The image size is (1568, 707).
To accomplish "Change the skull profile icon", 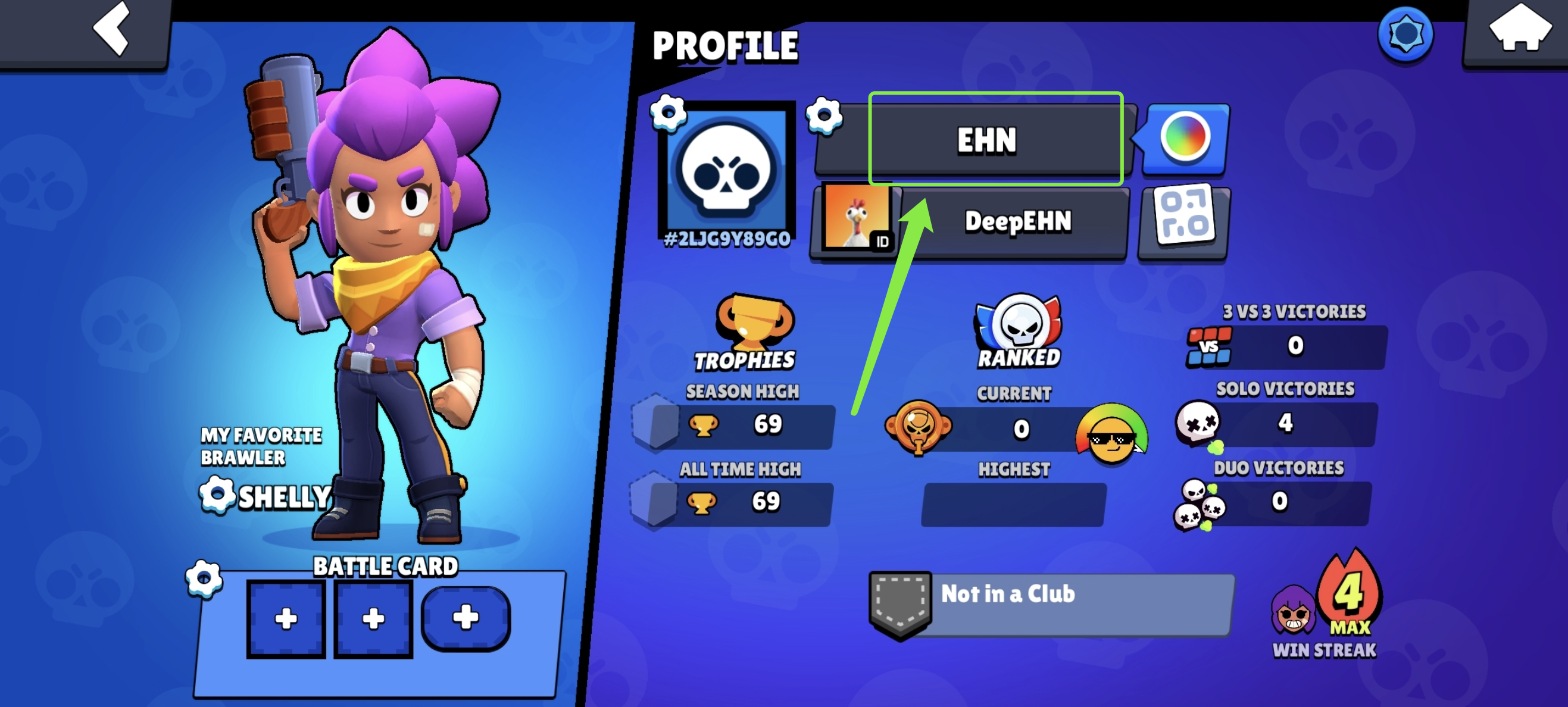I will [x=727, y=170].
